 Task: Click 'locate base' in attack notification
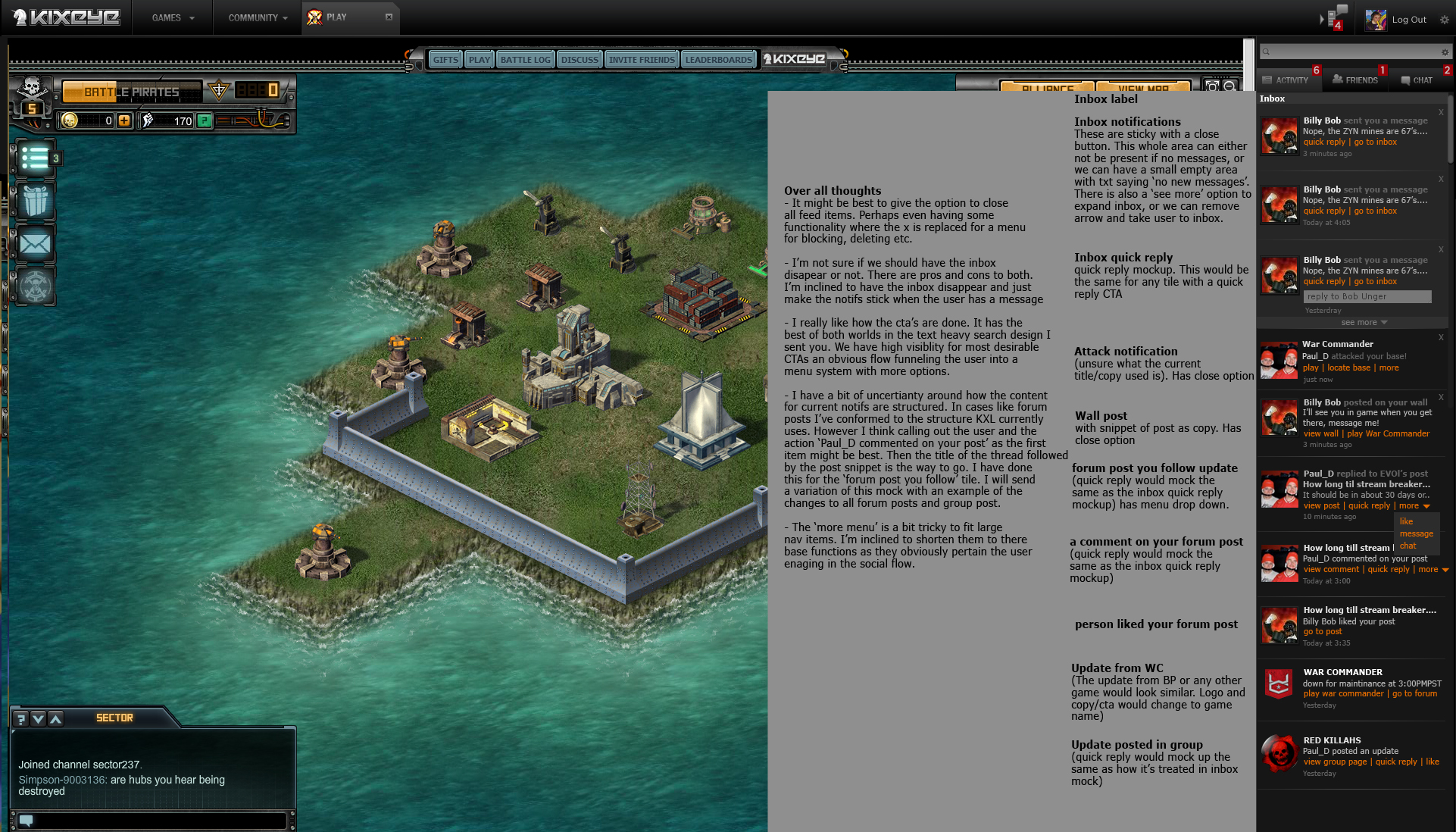pyautogui.click(x=1348, y=368)
